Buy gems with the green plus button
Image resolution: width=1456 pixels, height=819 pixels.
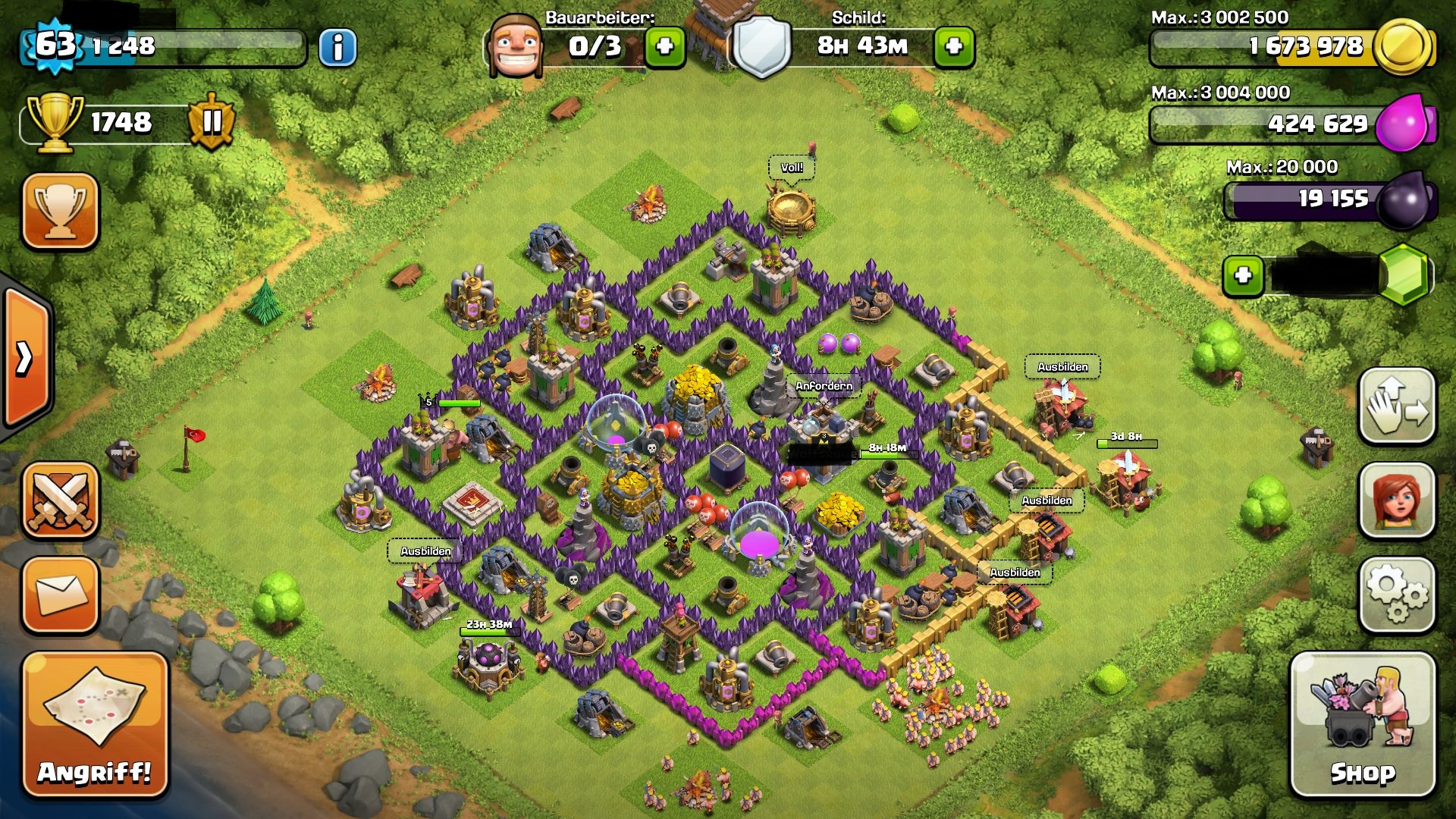pos(1243,275)
